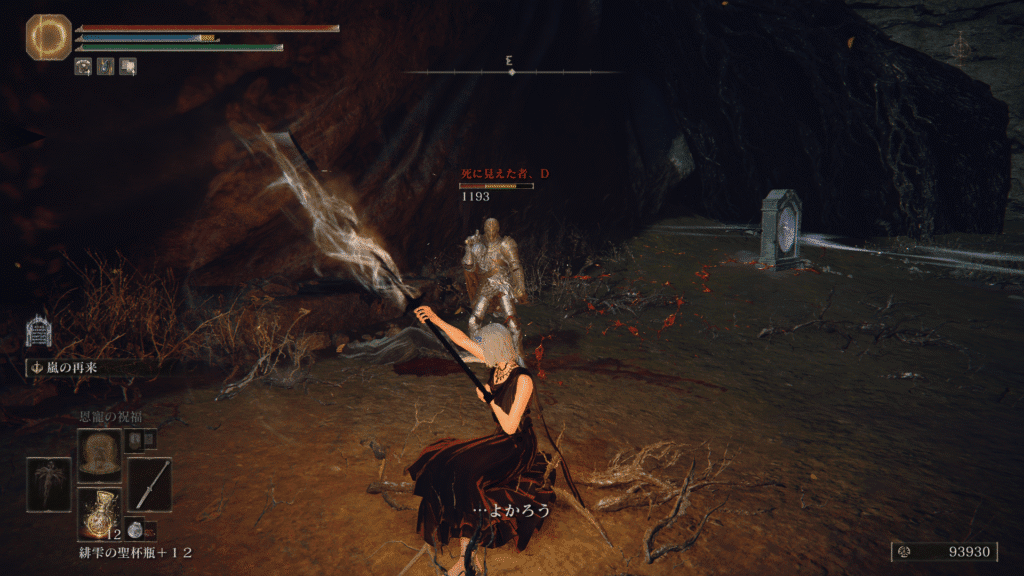Select the spell slot above the flask
The width and height of the screenshot is (1024, 576).
click(x=99, y=456)
